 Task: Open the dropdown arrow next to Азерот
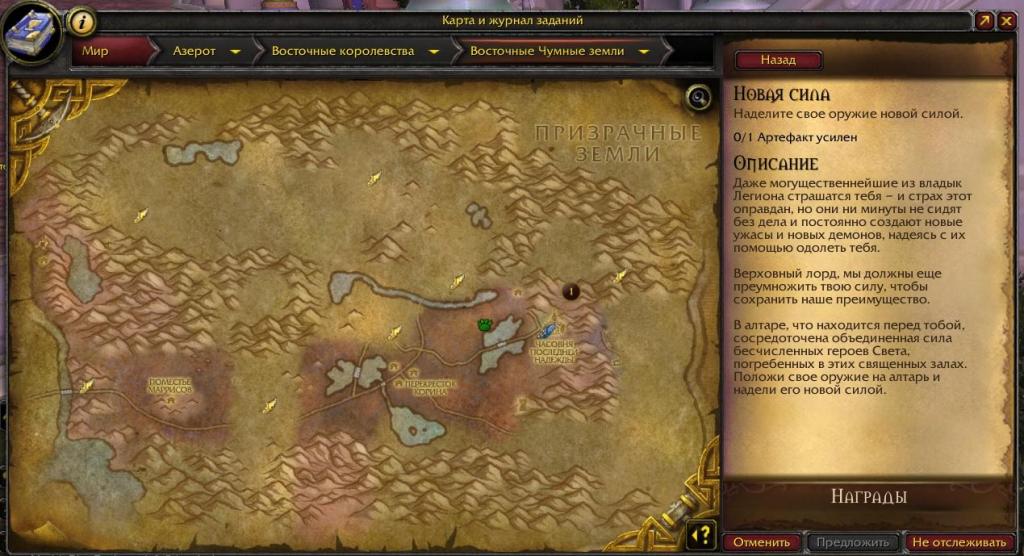tap(235, 51)
